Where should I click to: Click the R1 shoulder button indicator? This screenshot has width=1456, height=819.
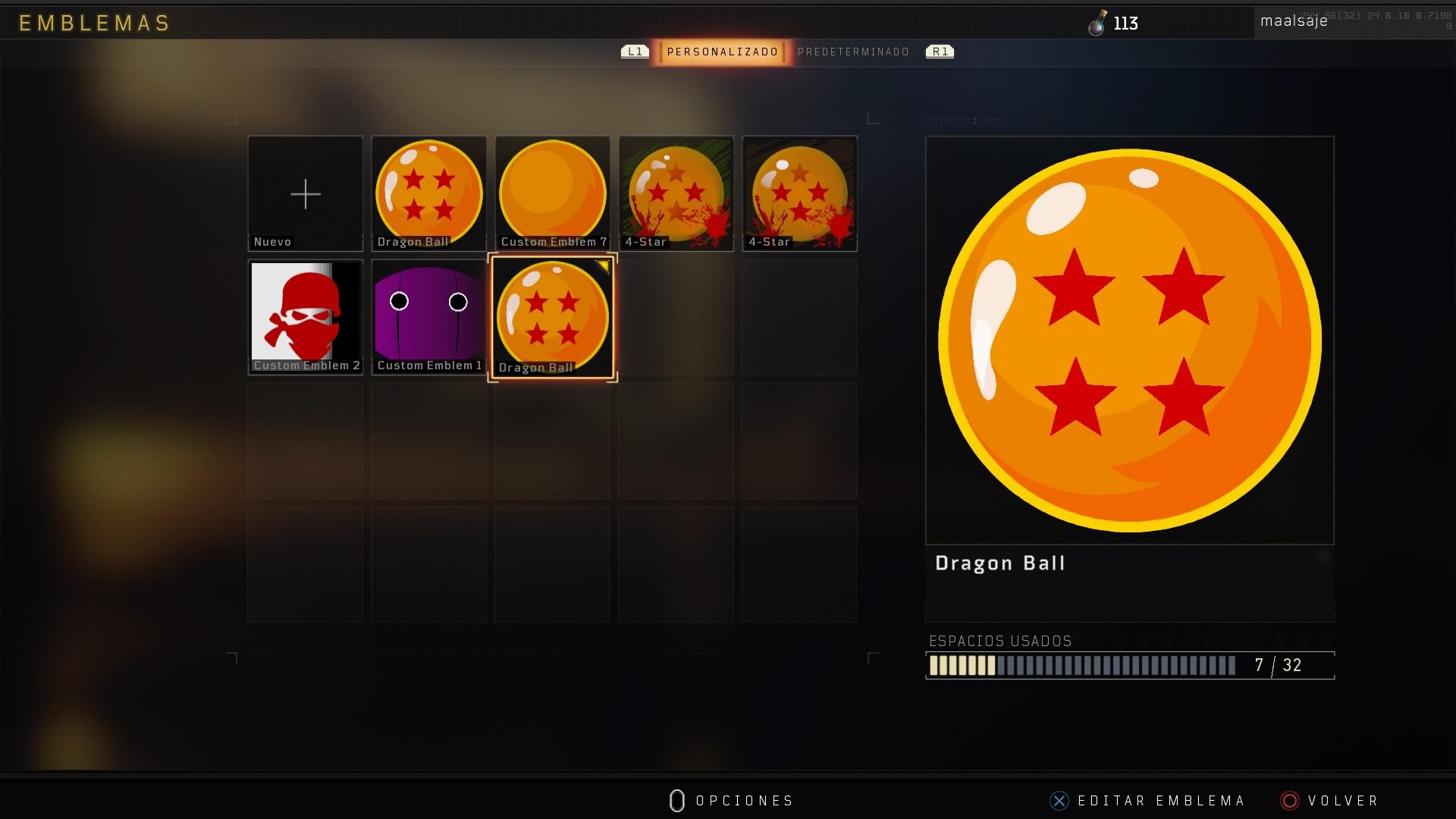pos(940,52)
